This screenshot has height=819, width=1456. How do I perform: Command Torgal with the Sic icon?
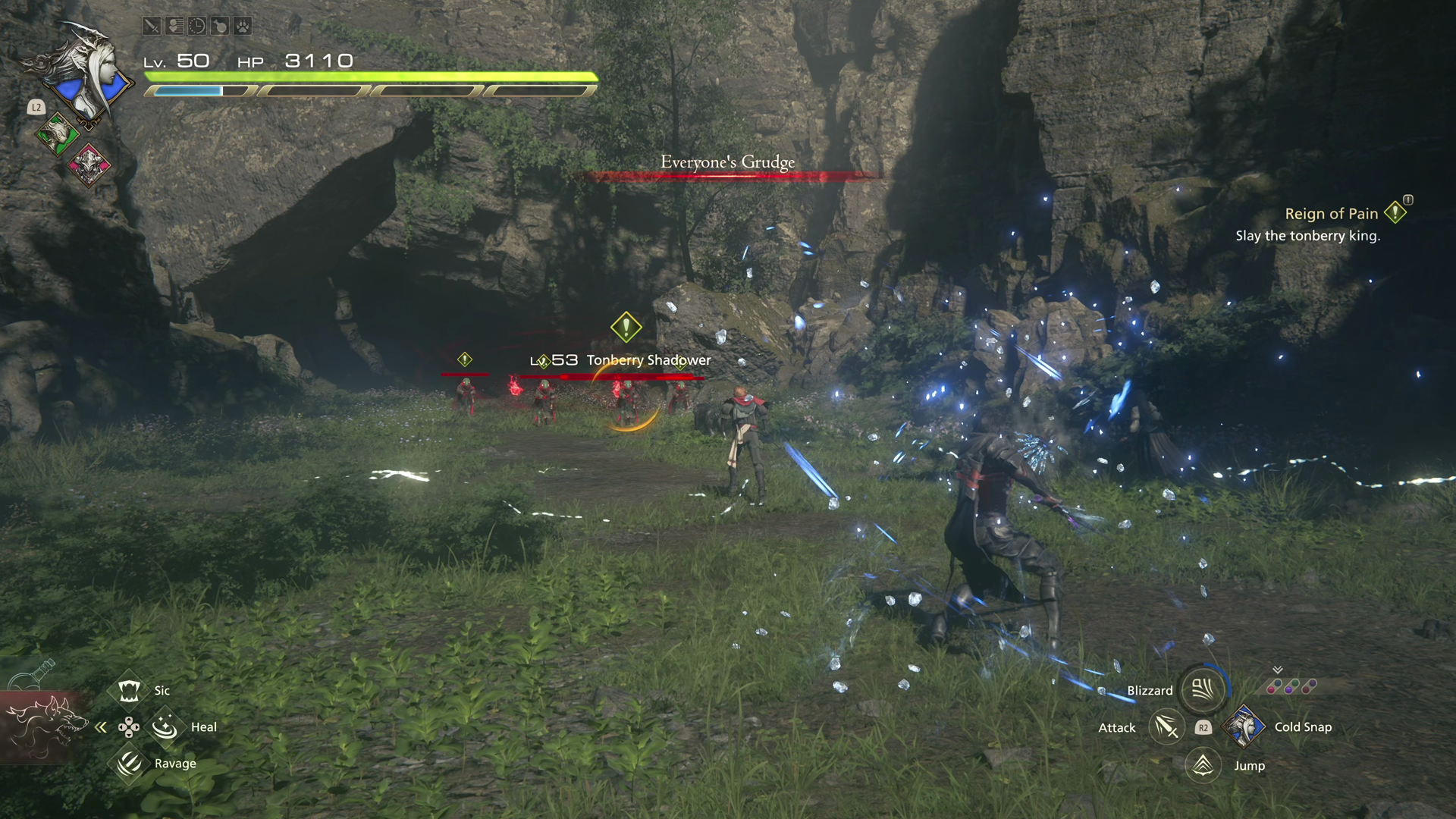click(x=129, y=690)
